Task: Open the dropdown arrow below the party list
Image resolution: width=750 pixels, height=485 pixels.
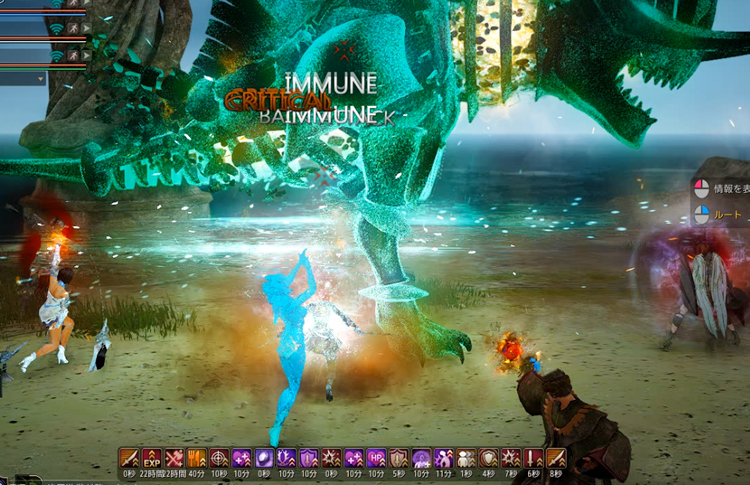Action: [41, 78]
